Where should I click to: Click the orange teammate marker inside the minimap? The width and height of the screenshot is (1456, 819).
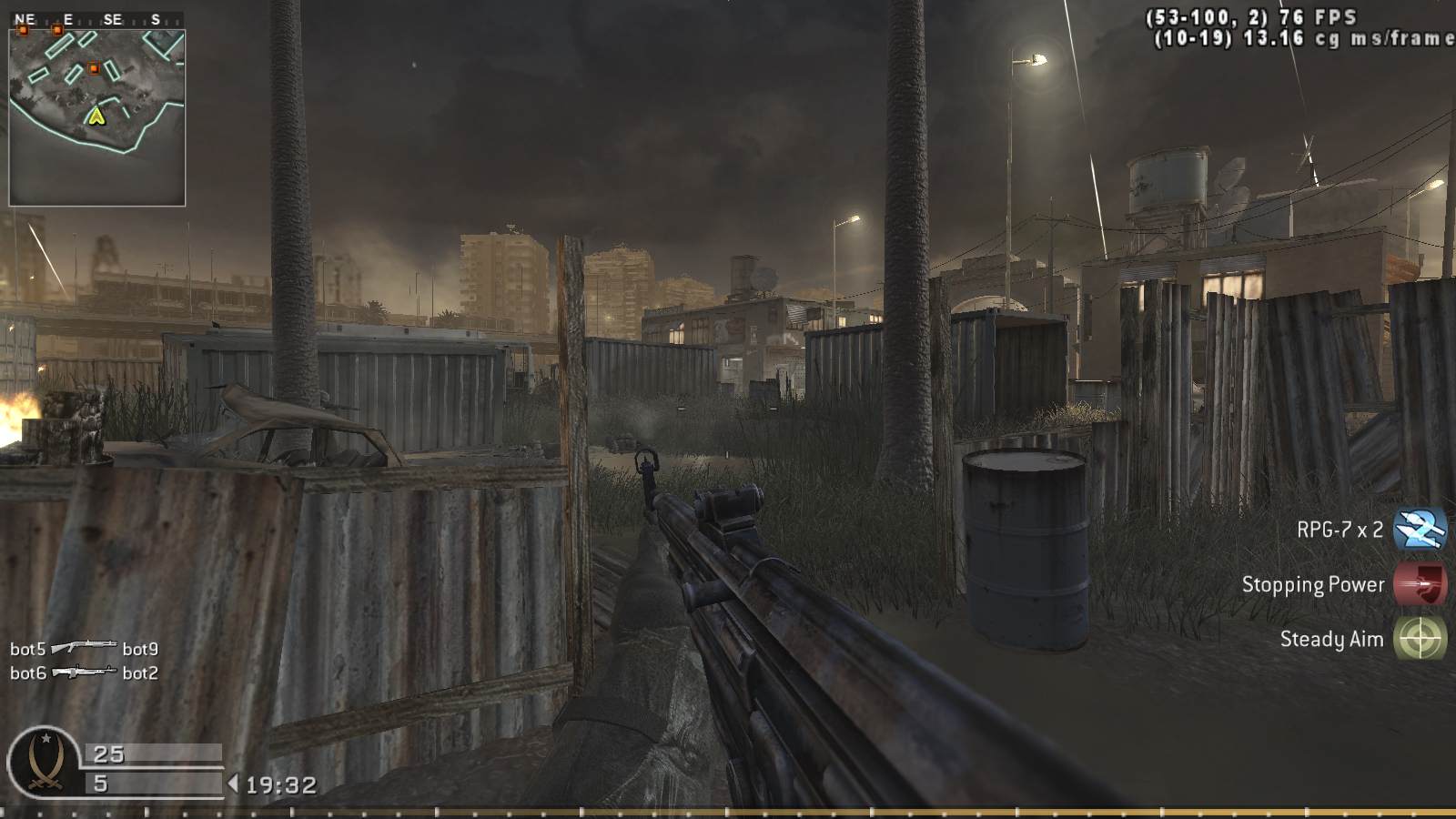point(94,68)
